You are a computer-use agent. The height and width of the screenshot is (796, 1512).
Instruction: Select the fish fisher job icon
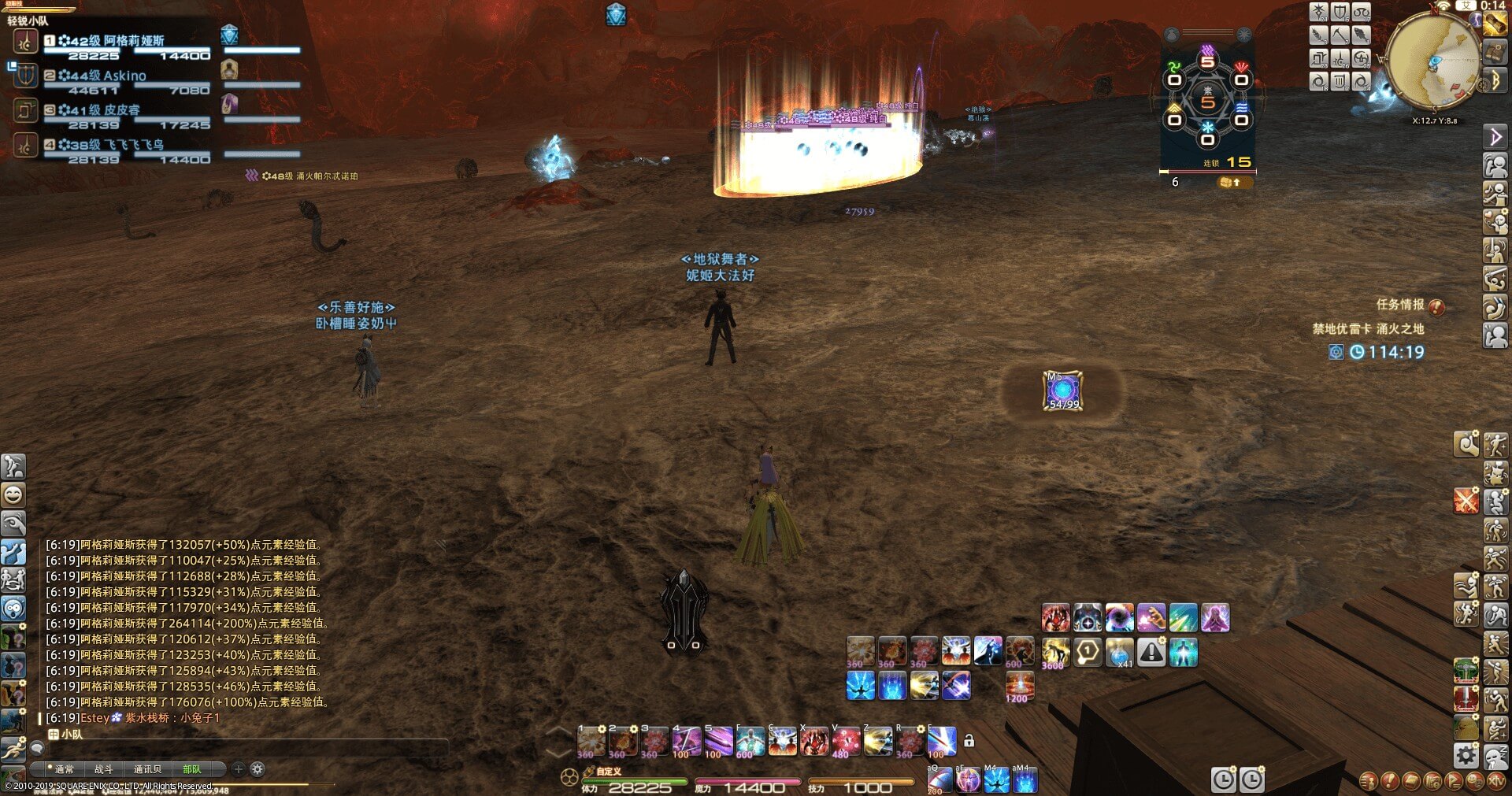coord(1362,35)
